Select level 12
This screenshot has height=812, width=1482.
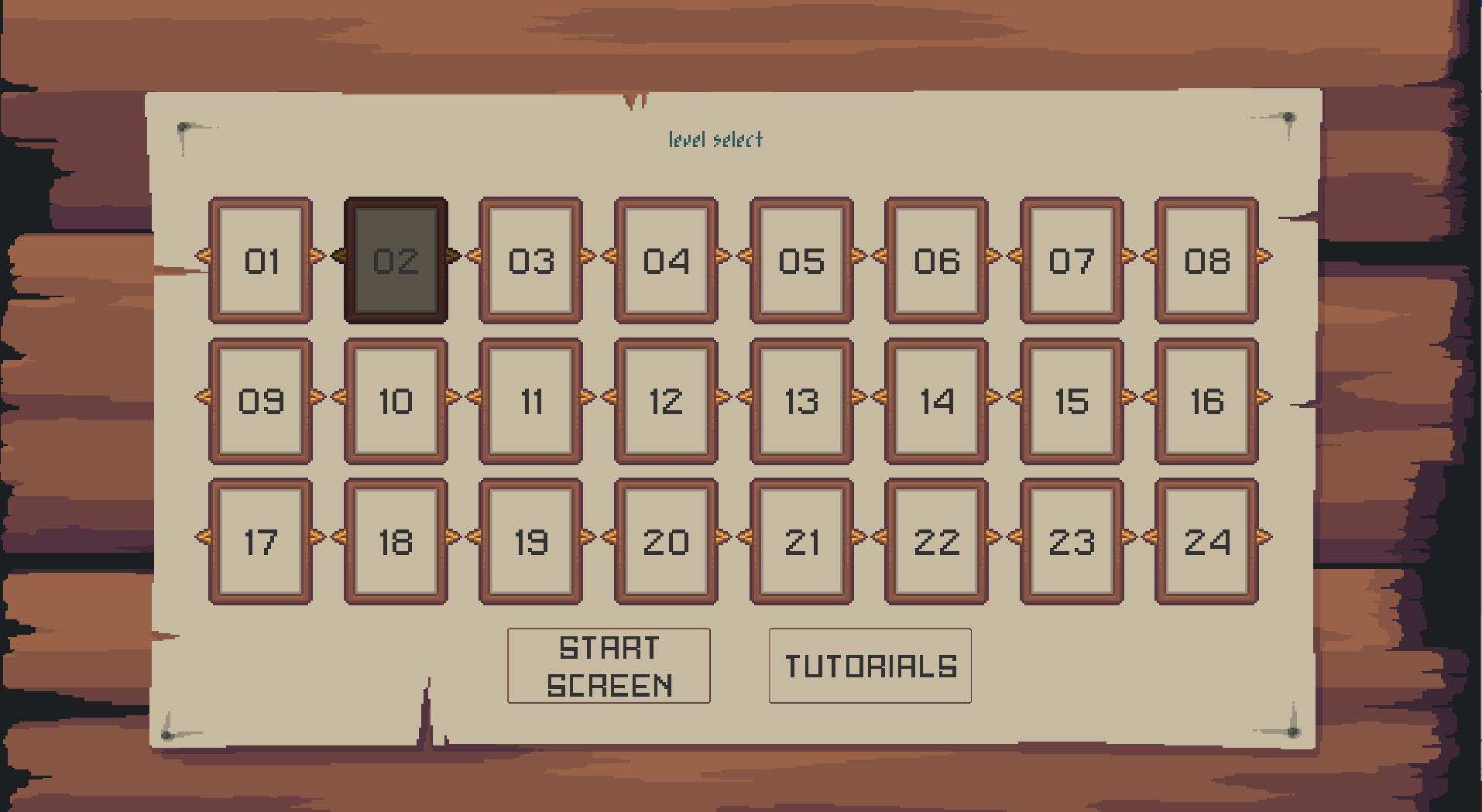point(666,402)
